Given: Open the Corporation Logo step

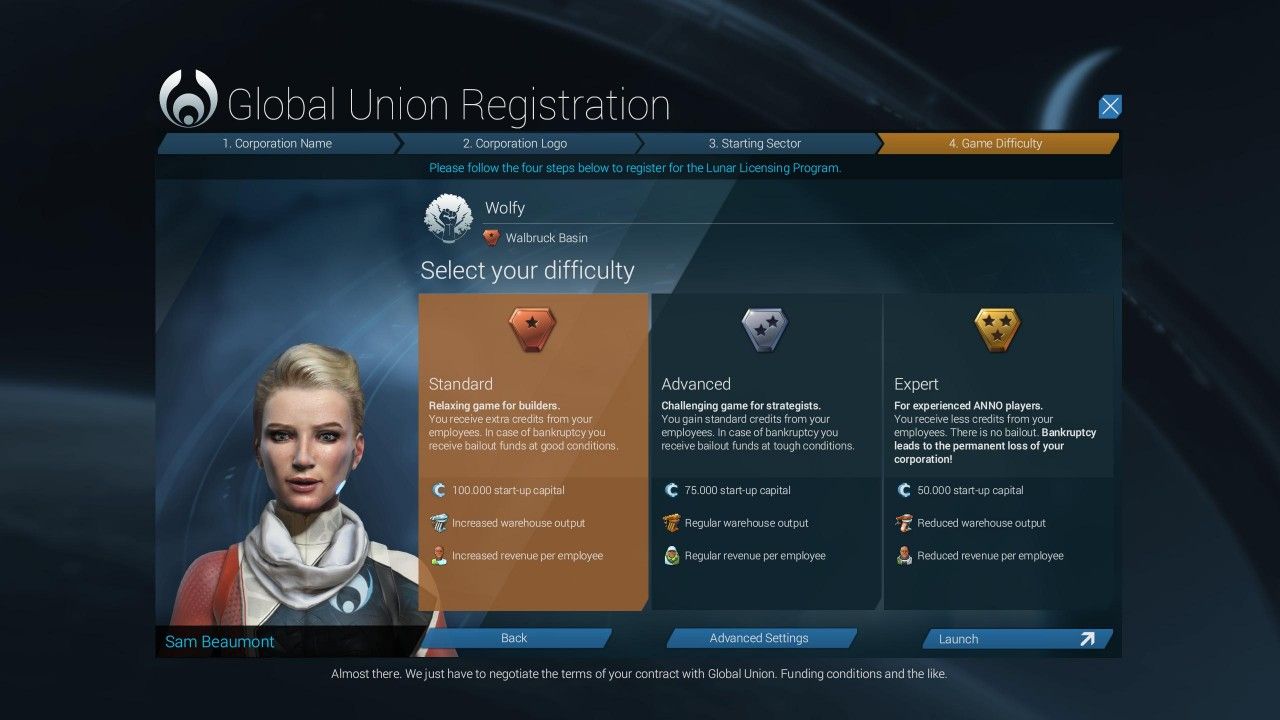Looking at the screenshot, I should click(515, 143).
